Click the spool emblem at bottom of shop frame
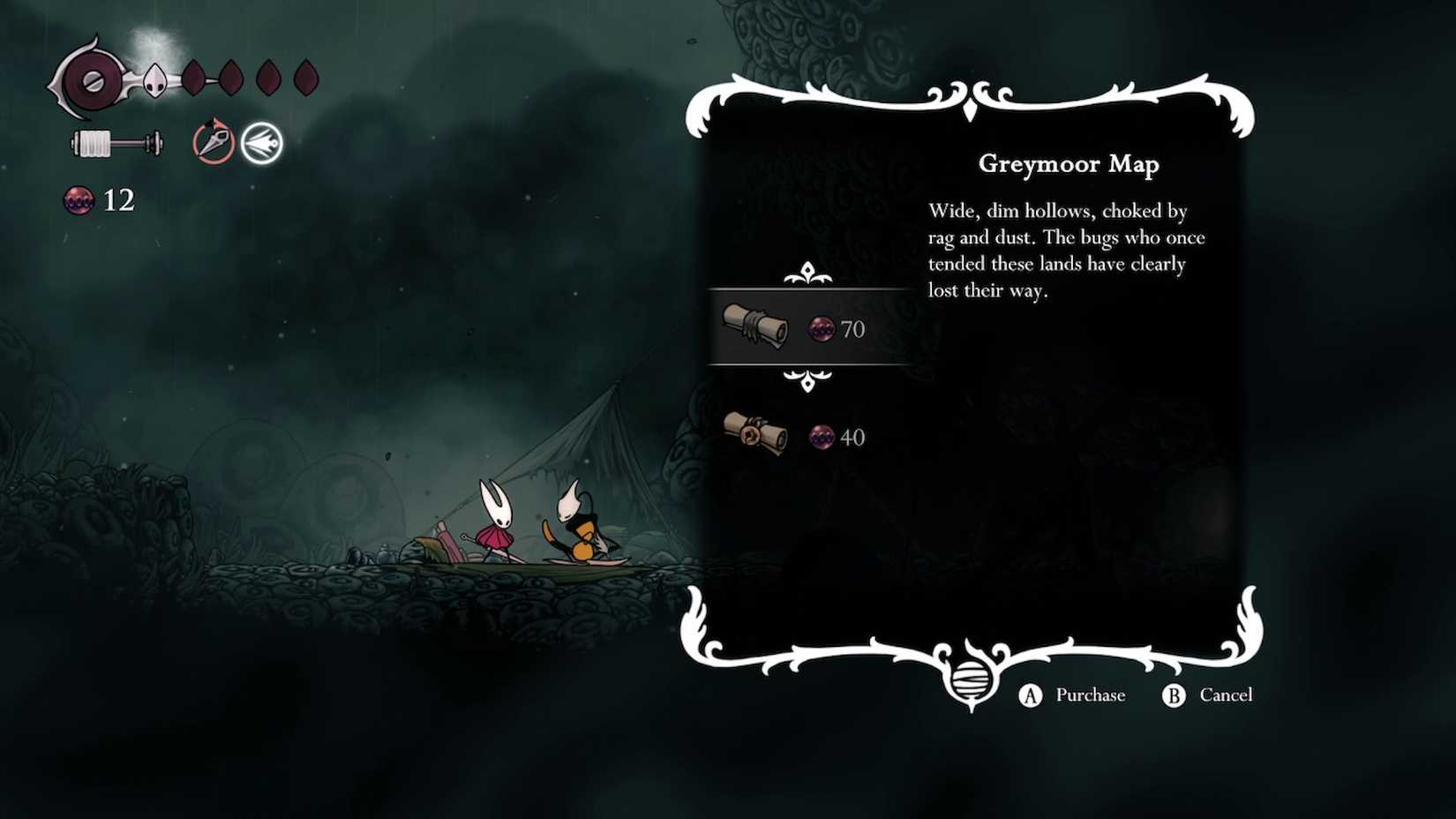Image resolution: width=1456 pixels, height=819 pixels. pos(971,680)
